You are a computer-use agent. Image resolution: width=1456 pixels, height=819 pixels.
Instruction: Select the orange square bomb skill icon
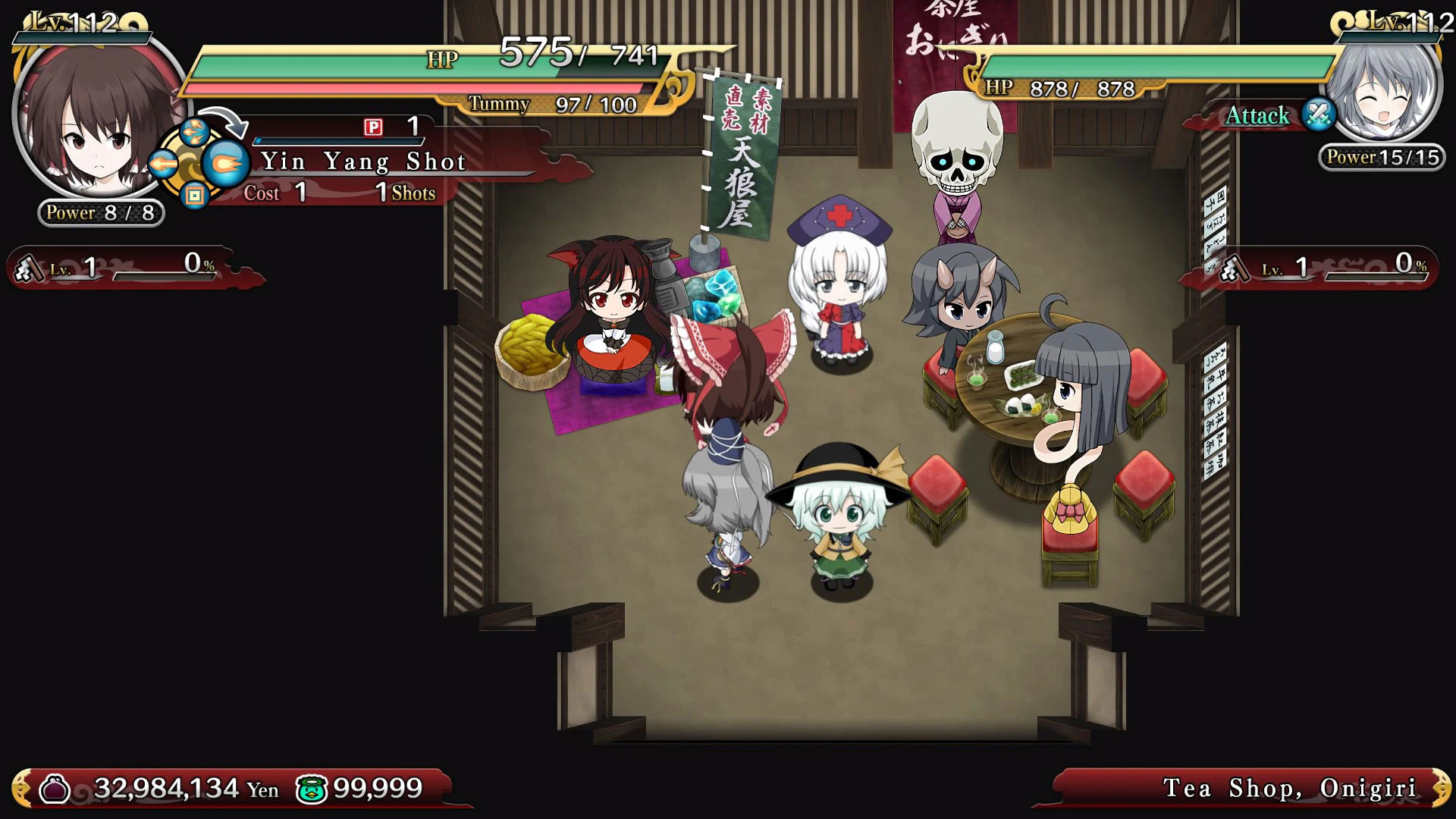(x=194, y=197)
